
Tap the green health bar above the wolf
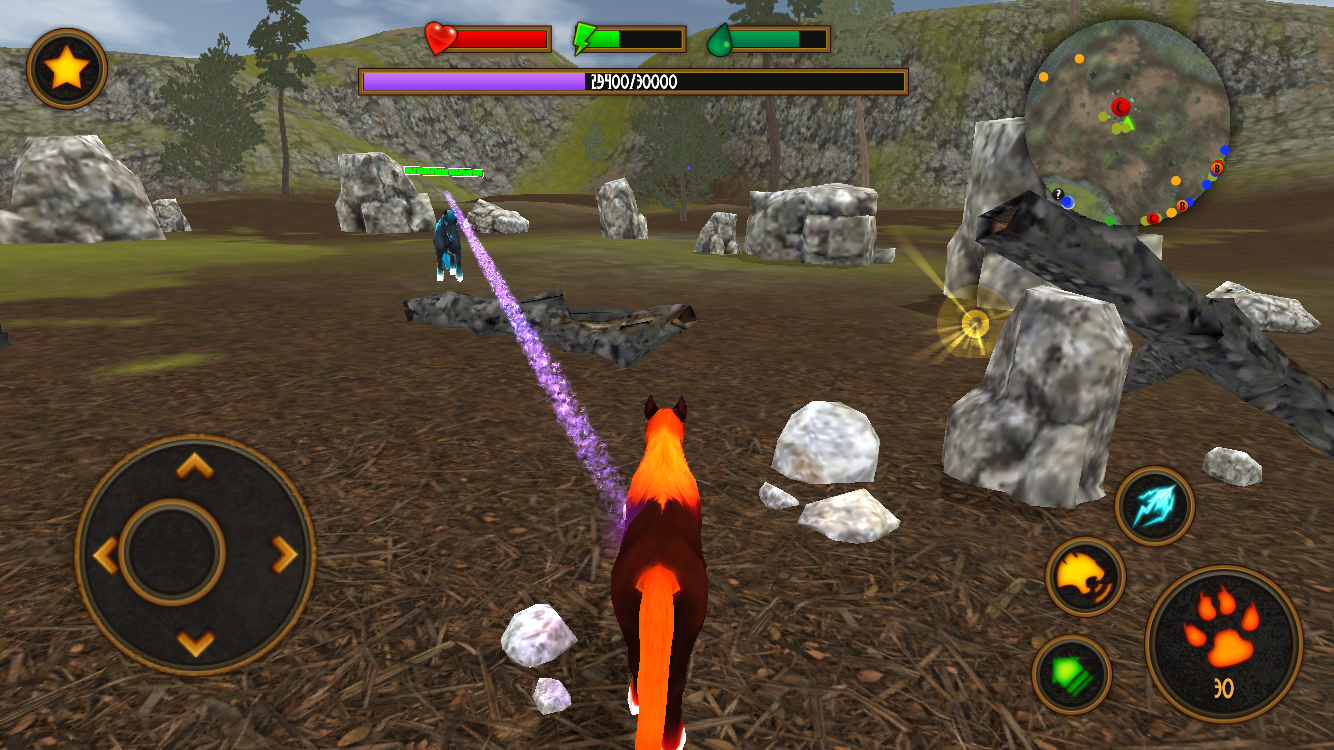(445, 171)
